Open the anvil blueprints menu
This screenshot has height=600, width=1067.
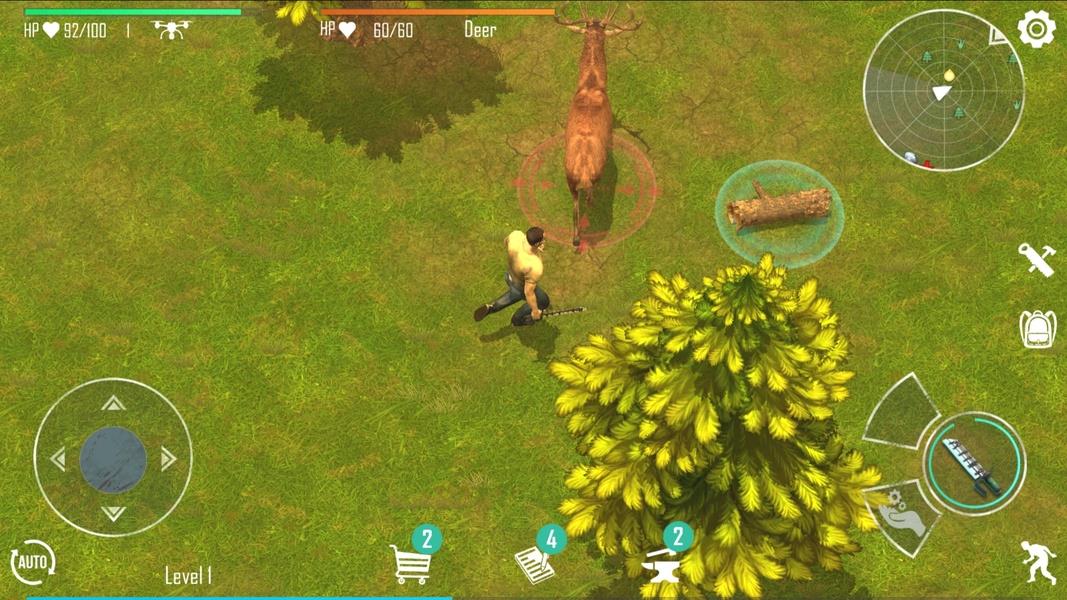(x=662, y=565)
